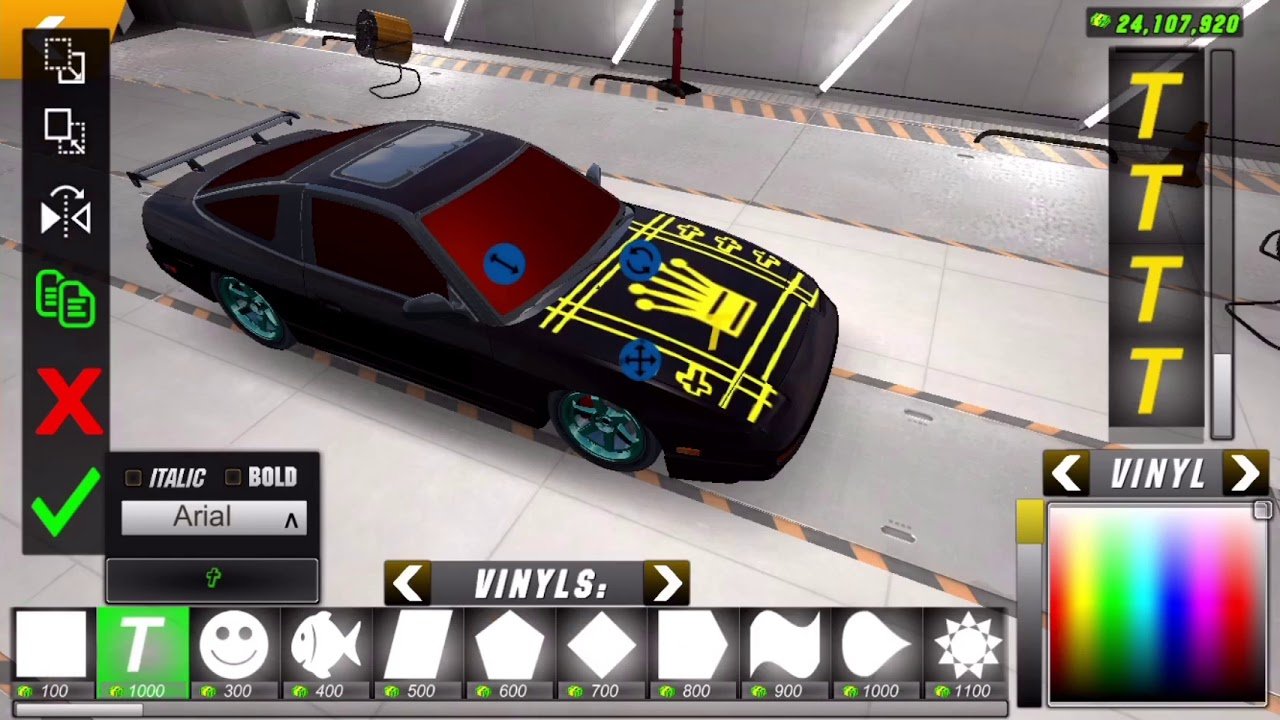Viewport: 1280px width, 720px height.
Task: Select the text T vinyl tile
Action: 142,645
